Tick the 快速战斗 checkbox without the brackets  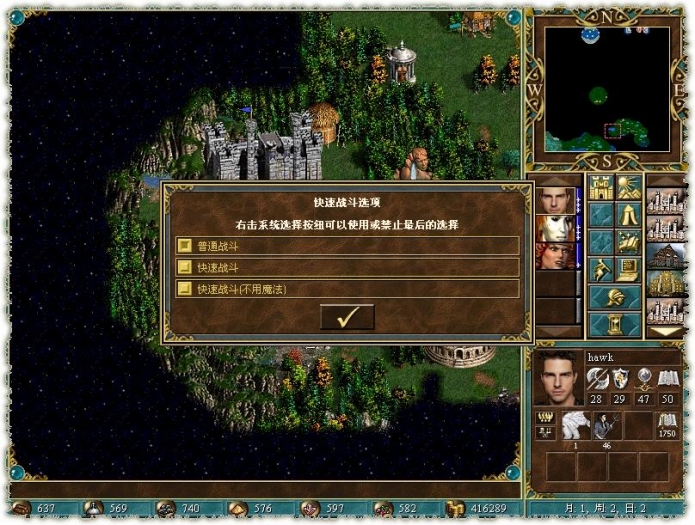[184, 267]
